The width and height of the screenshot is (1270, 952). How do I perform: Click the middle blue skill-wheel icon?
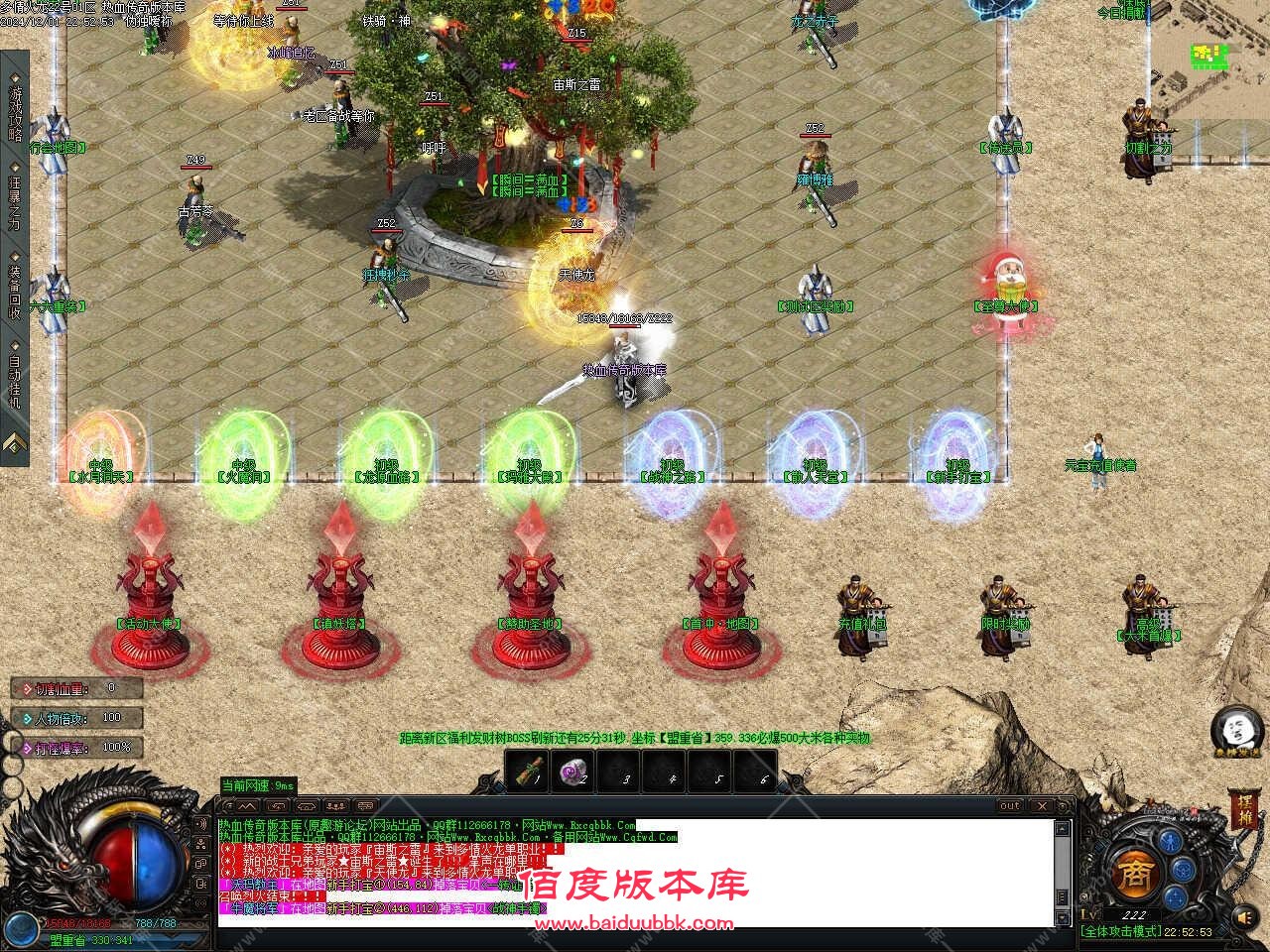pos(1182,871)
